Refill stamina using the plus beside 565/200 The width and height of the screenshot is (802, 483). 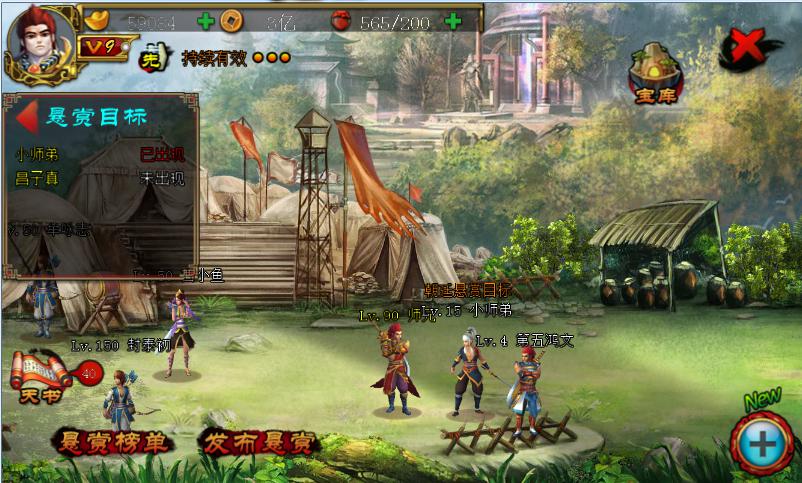pyautogui.click(x=453, y=21)
